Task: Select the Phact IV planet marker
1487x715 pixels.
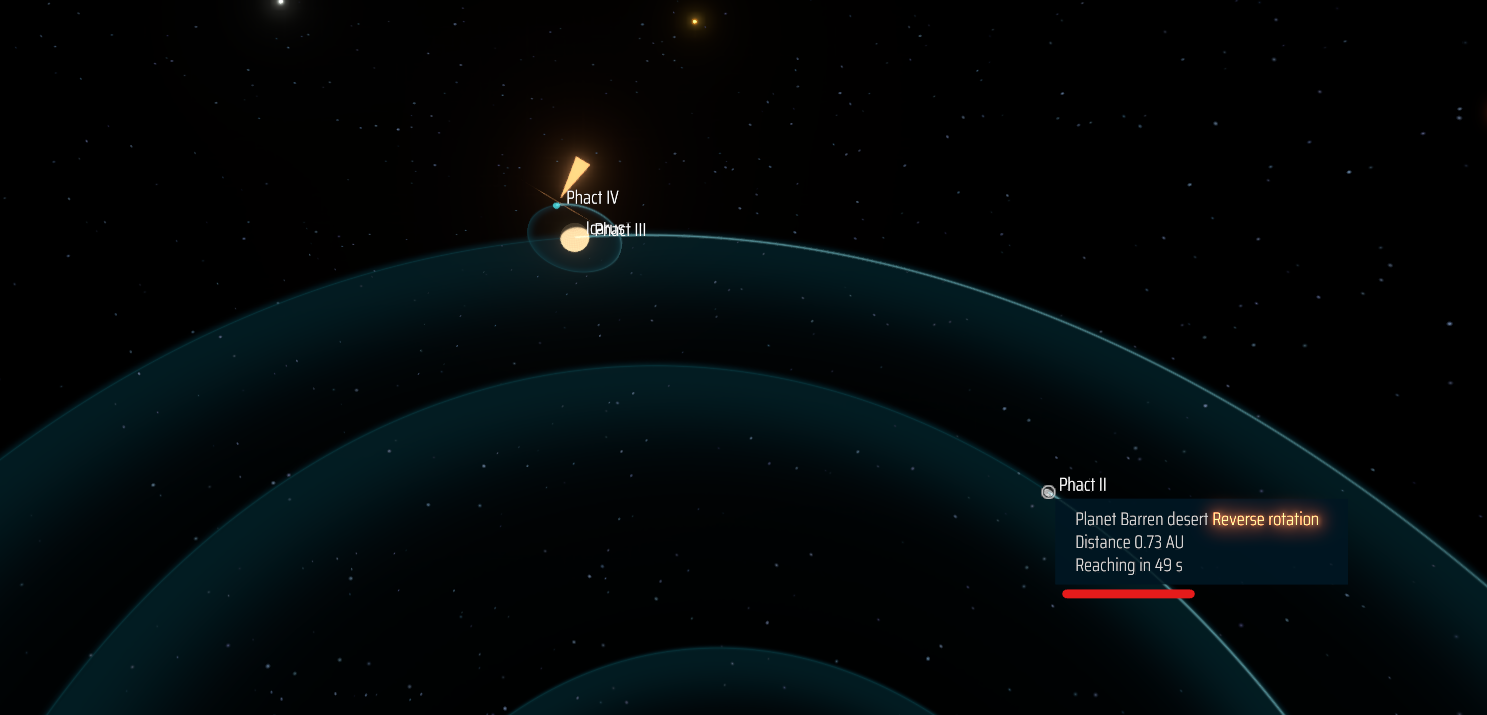Action: coord(557,205)
